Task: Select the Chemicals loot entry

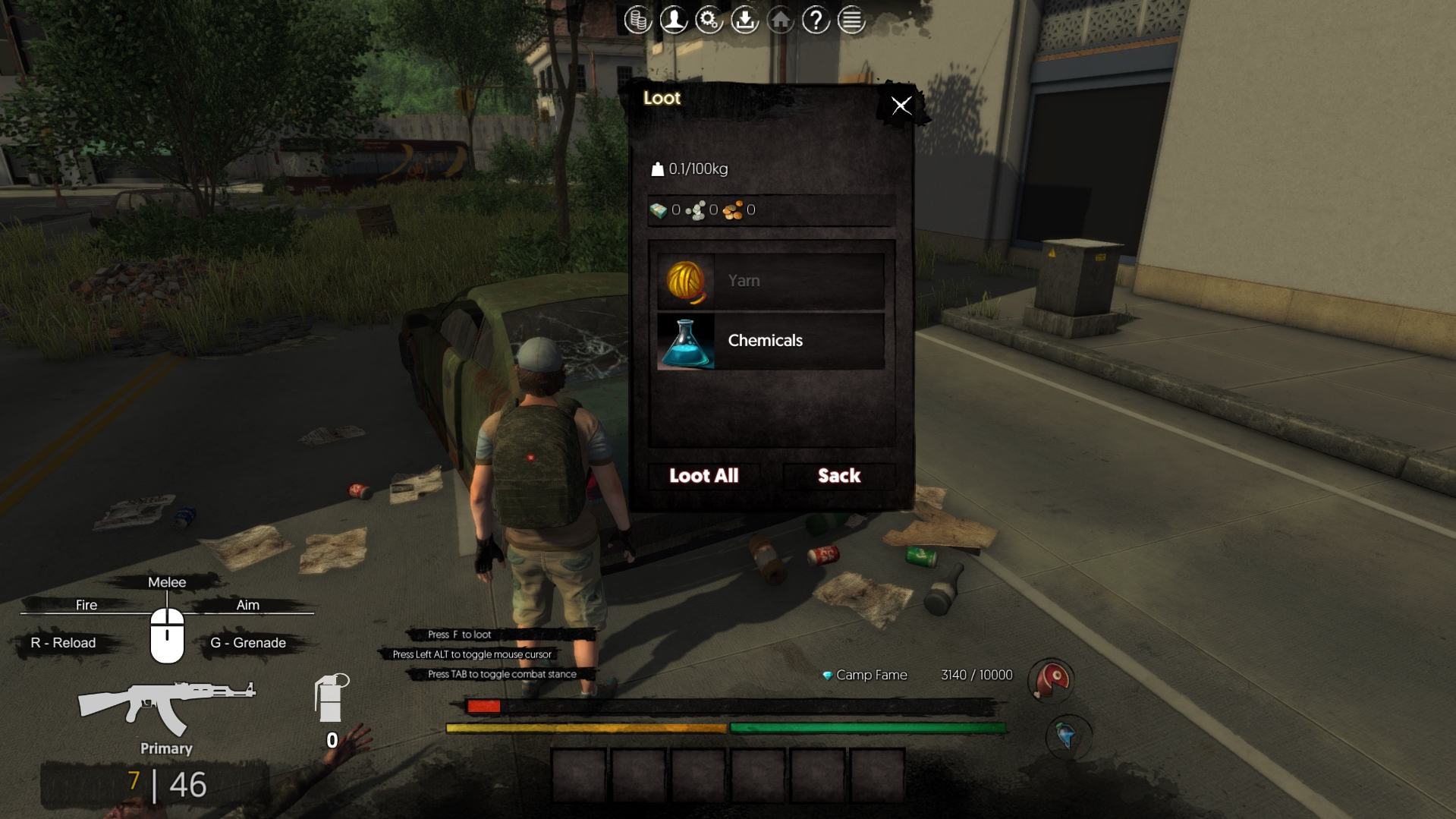Action: coord(770,341)
